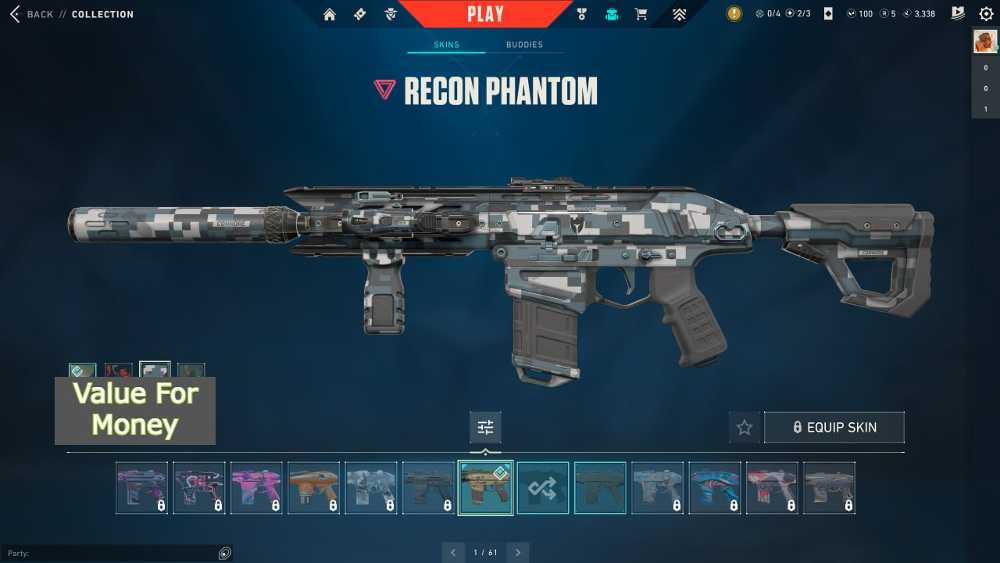Screen dimensions: 1000x563
Task: Open the store shopping cart icon
Action: (641, 14)
